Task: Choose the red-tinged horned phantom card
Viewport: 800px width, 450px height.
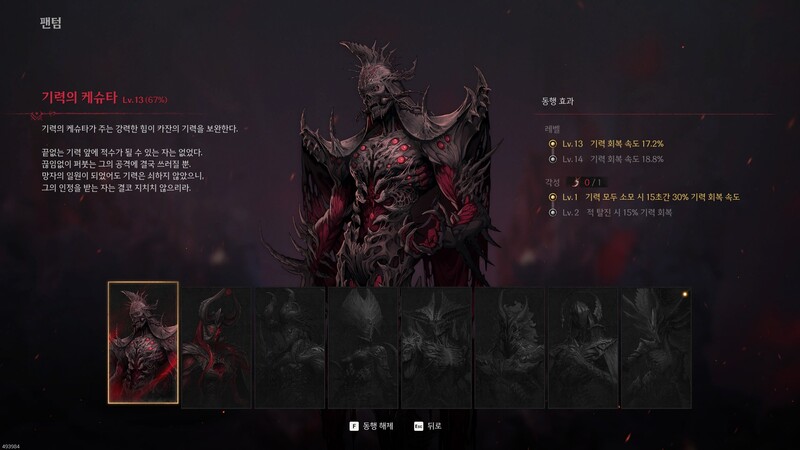Action: point(216,347)
